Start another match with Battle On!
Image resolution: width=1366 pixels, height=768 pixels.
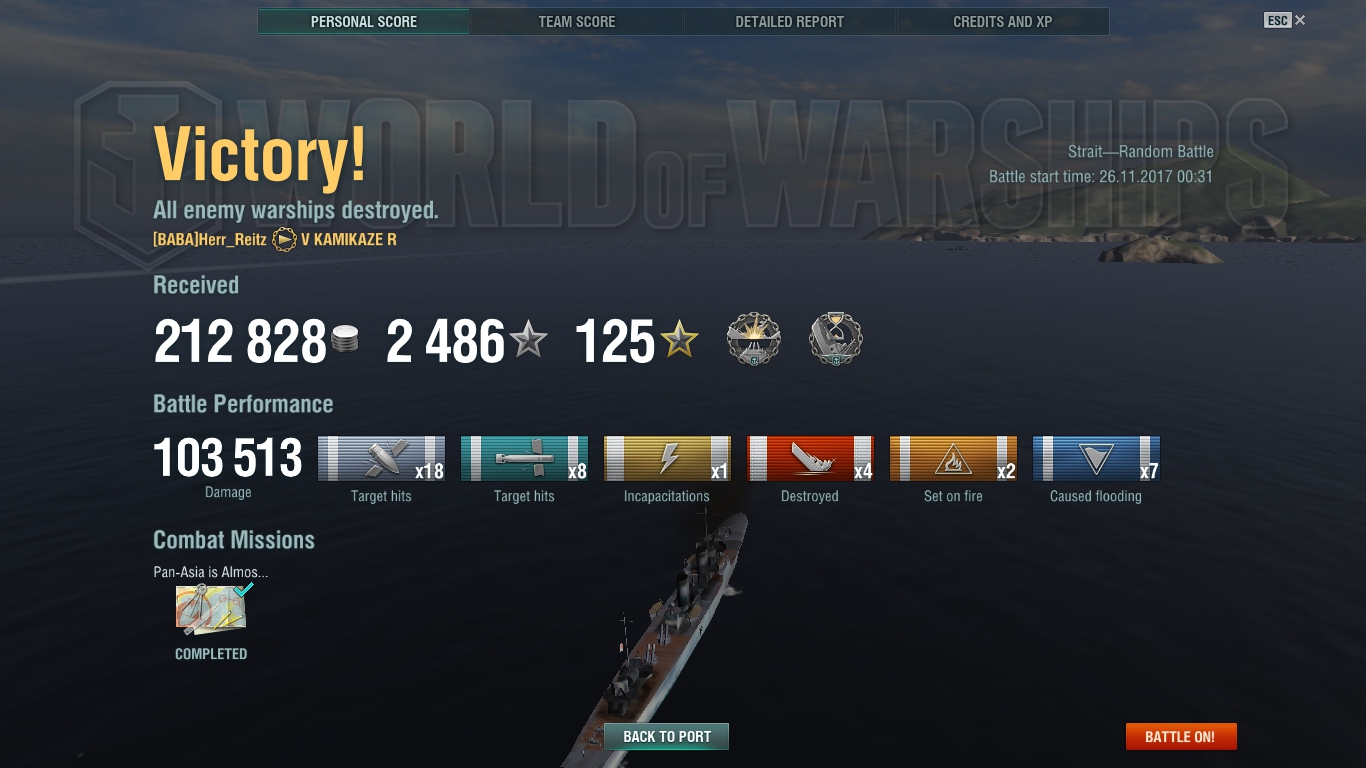click(x=1180, y=737)
